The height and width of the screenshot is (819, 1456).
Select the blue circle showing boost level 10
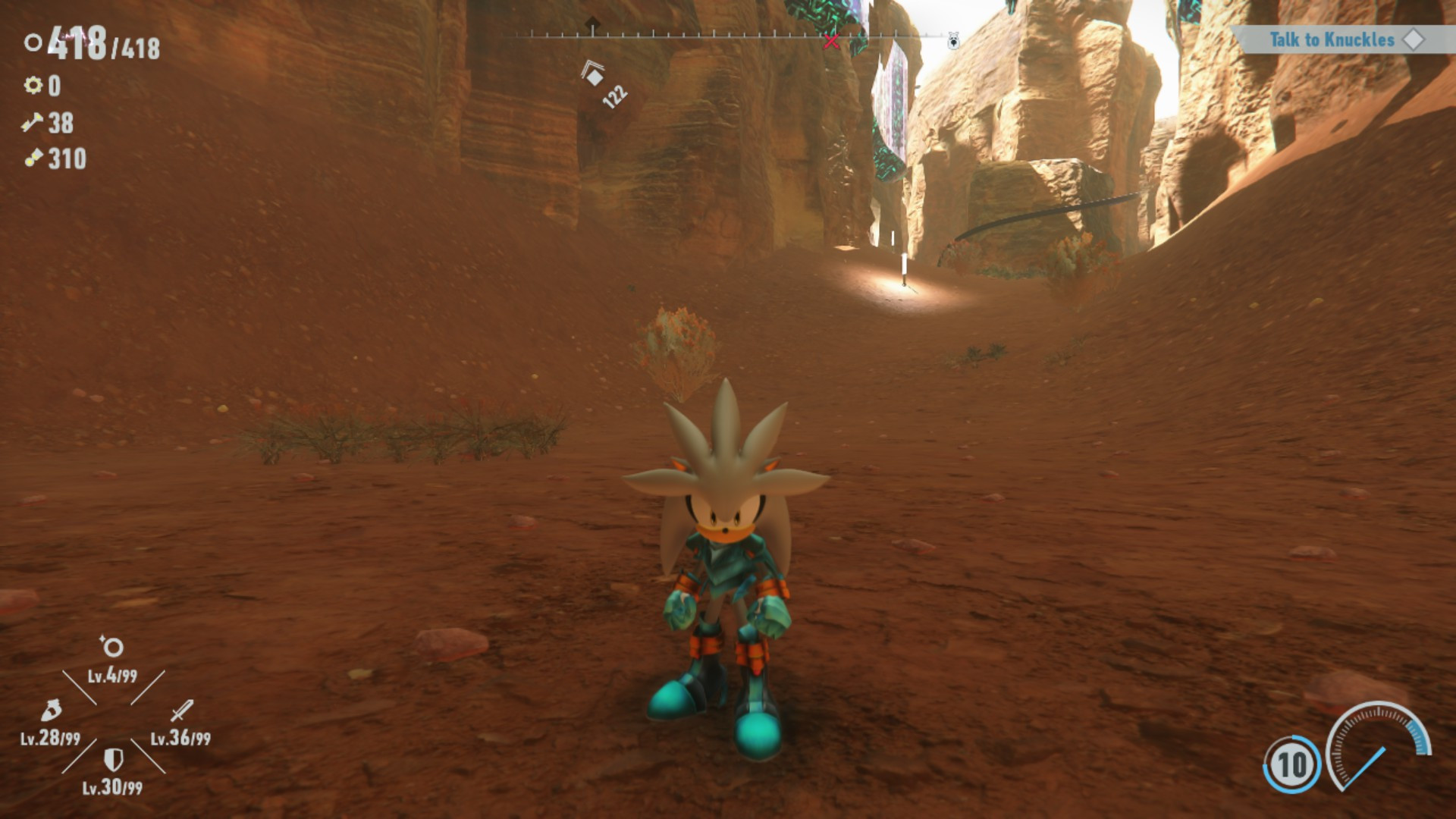(x=1291, y=764)
